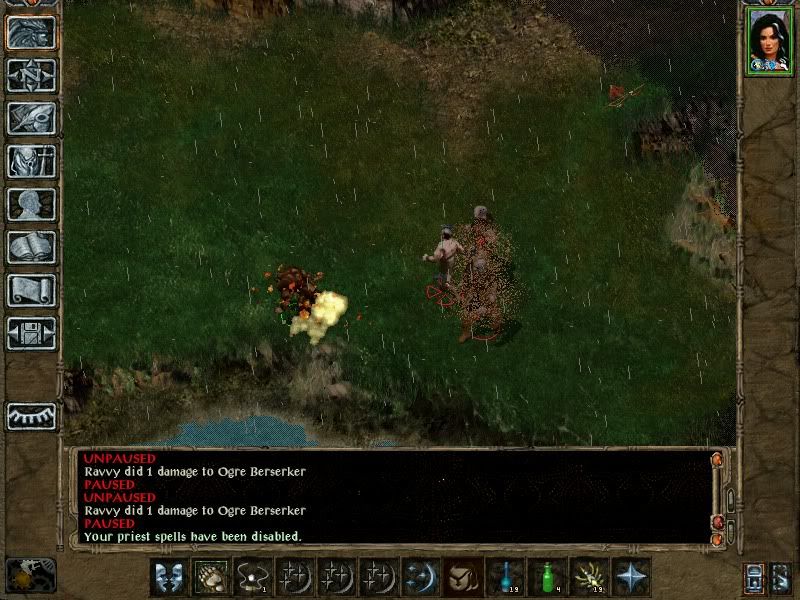This screenshot has height=600, width=800.
Task: Click the clock button in the bottom-left corner
Action: (30, 575)
